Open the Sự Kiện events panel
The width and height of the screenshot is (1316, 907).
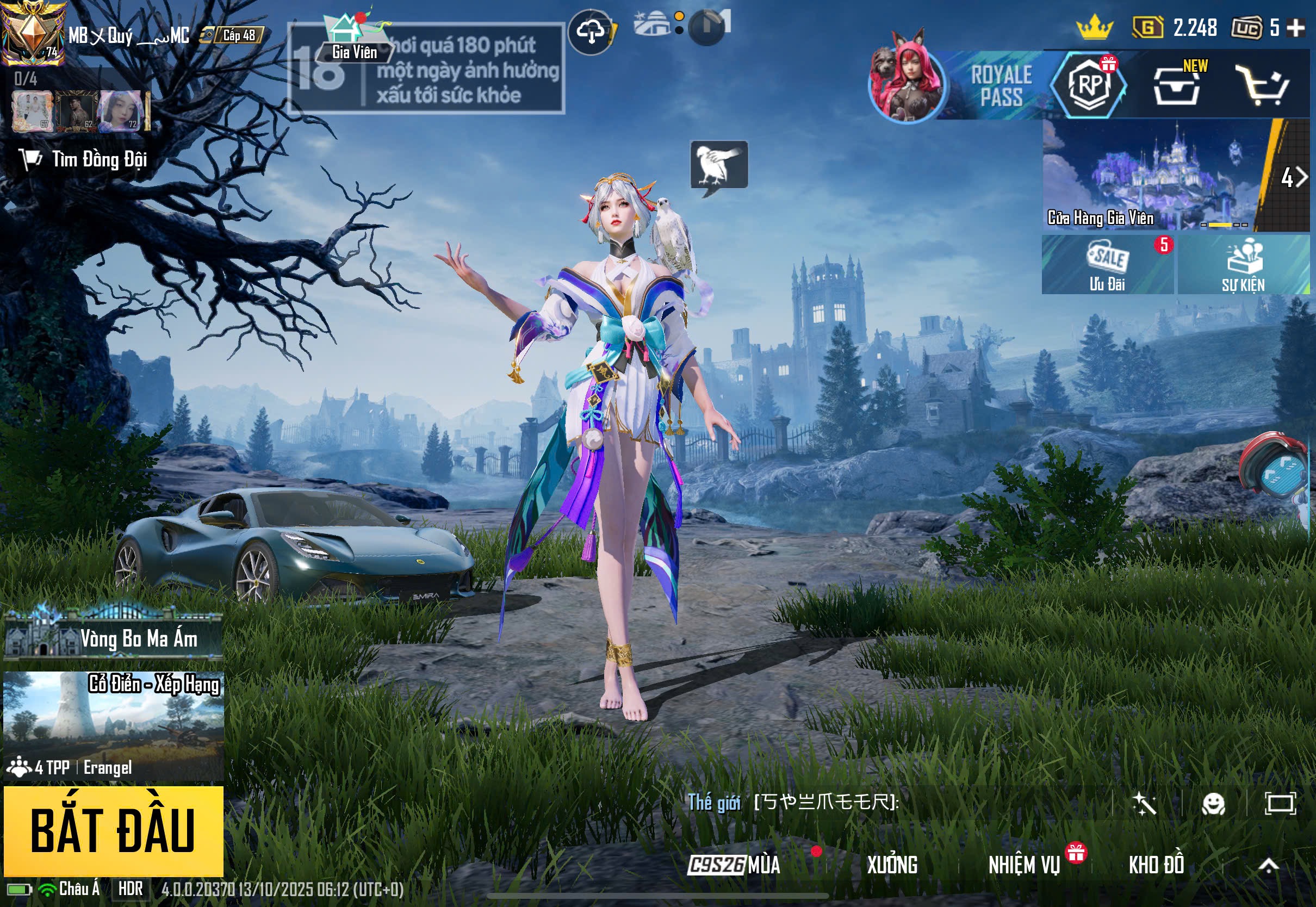pos(1243,265)
